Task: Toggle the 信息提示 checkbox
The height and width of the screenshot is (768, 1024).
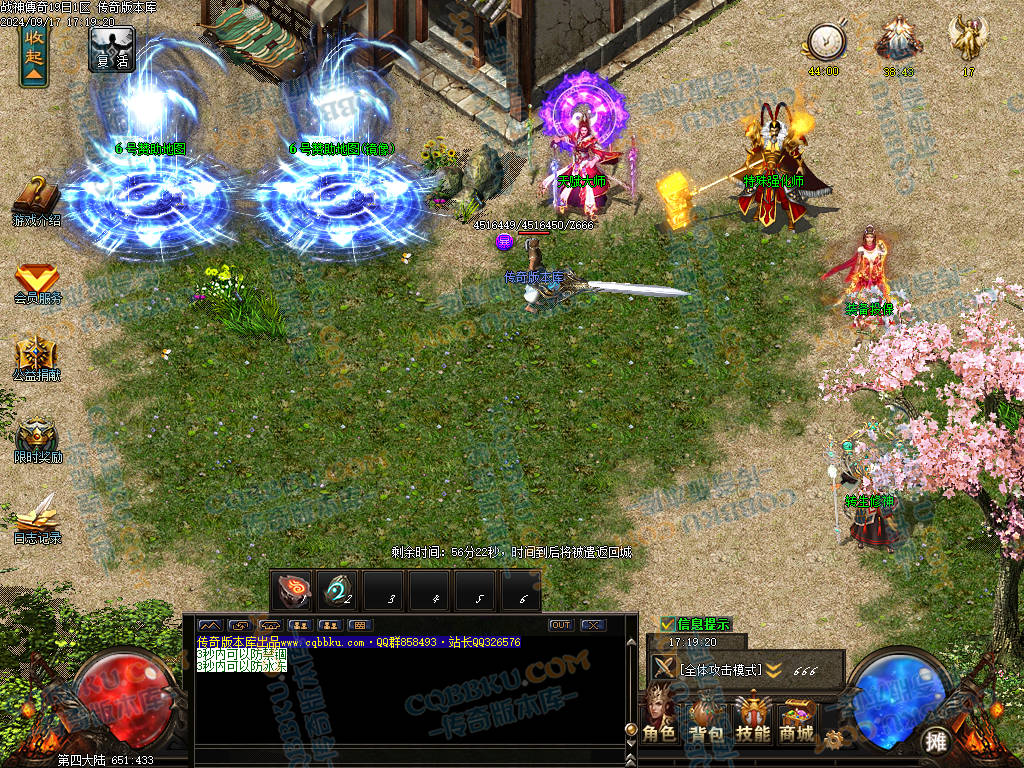Action: [x=667, y=624]
